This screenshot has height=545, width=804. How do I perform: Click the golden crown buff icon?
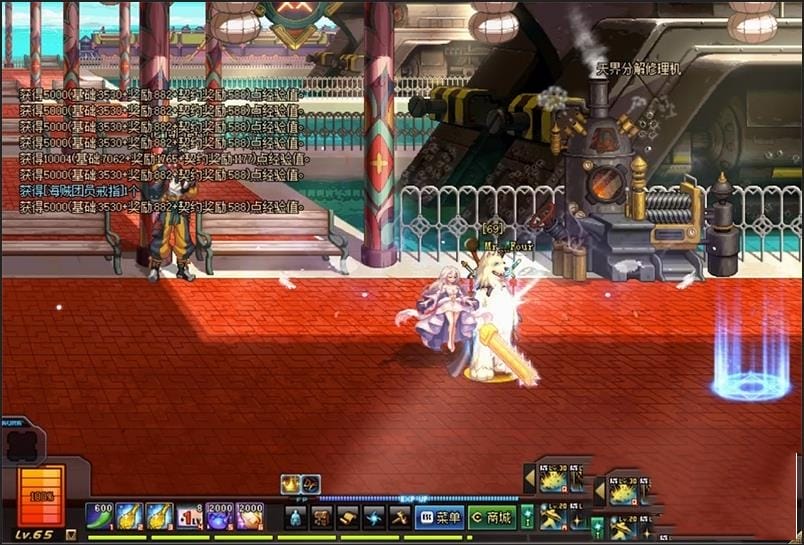pyautogui.click(x=291, y=484)
